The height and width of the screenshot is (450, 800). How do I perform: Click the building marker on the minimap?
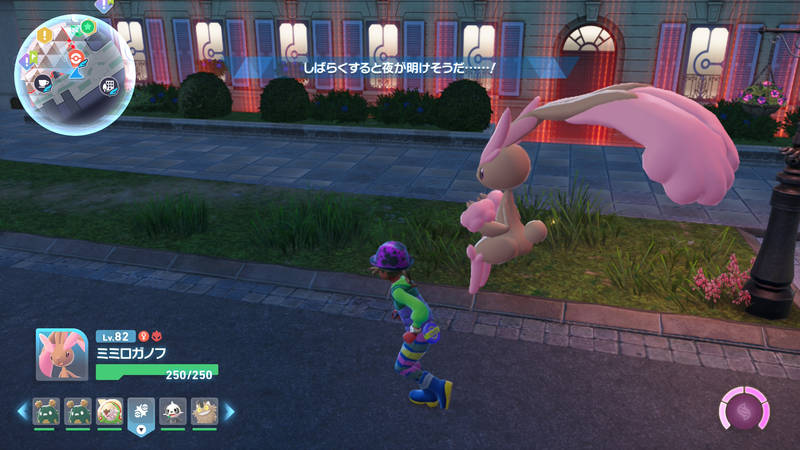(x=107, y=86)
